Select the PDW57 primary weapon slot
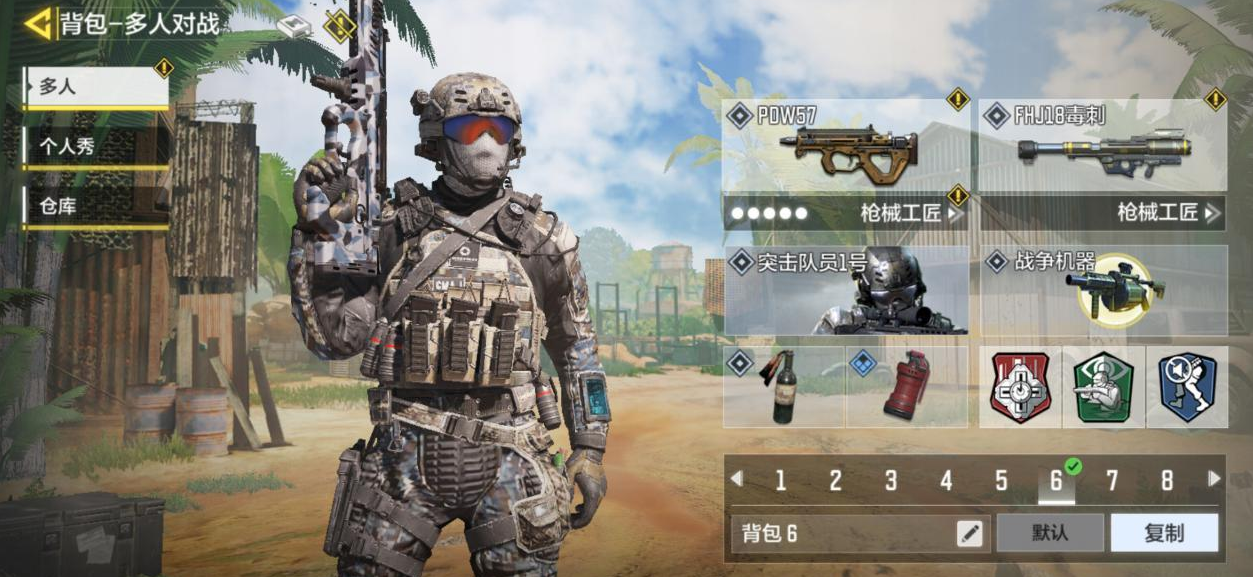This screenshot has width=1253, height=577. point(844,145)
